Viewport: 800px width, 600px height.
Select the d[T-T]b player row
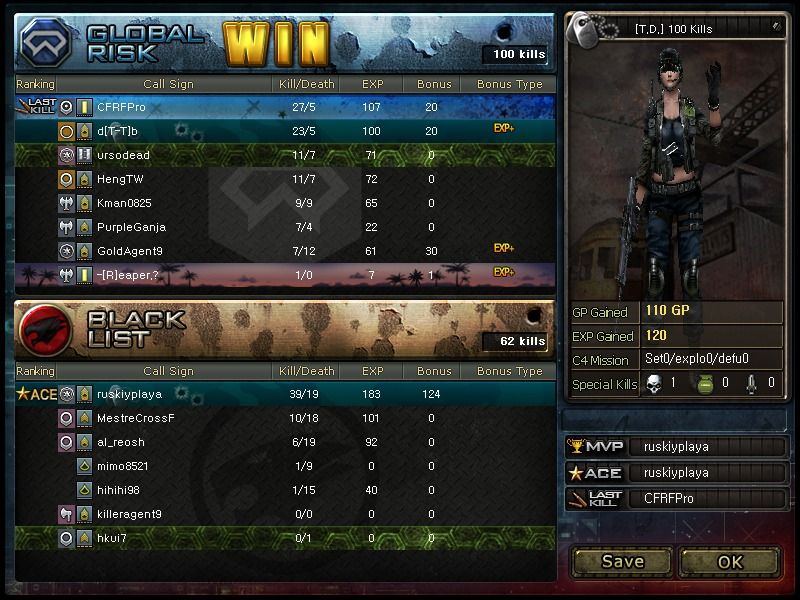tap(285, 131)
